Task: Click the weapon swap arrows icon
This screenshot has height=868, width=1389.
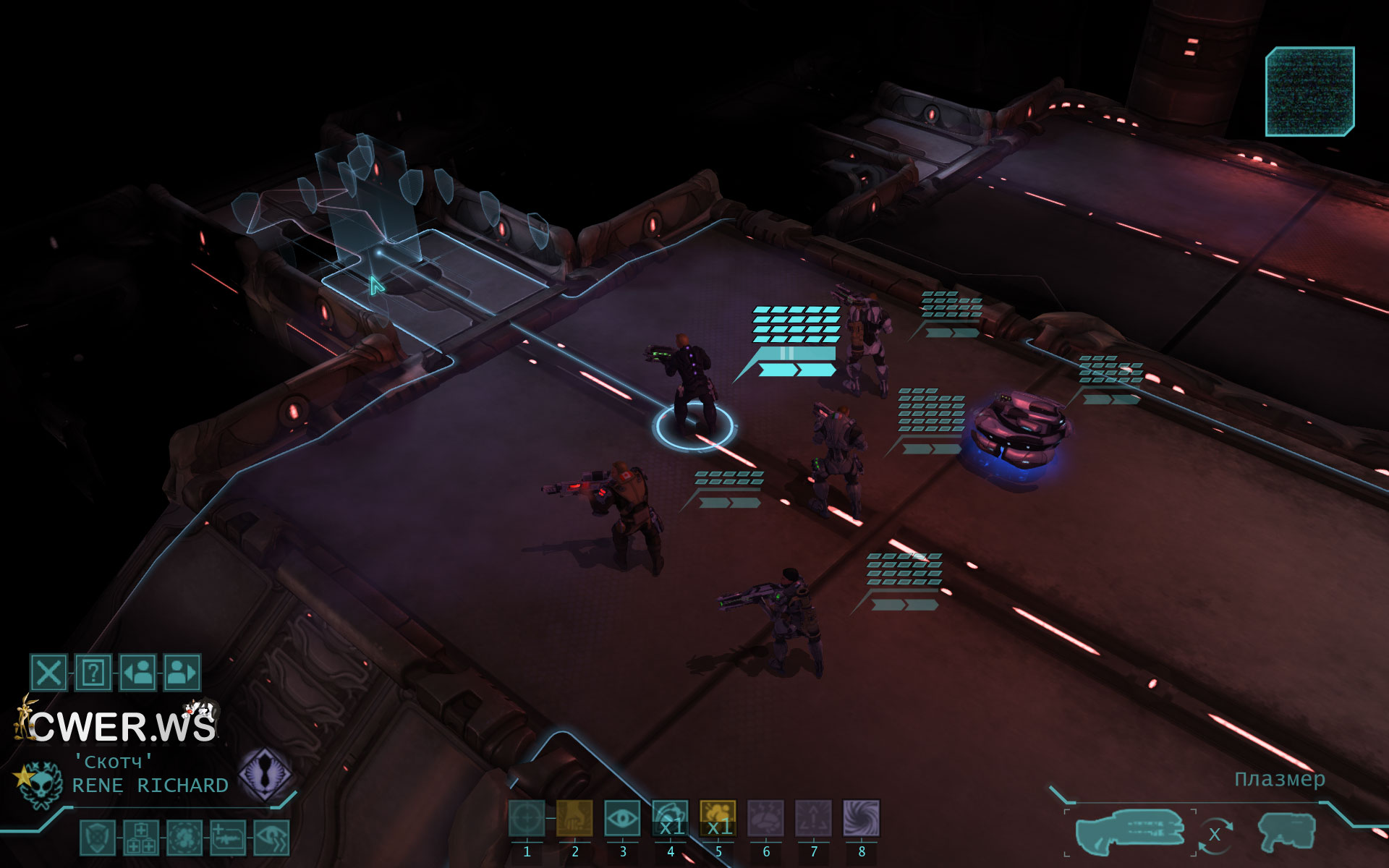Action: click(1215, 835)
